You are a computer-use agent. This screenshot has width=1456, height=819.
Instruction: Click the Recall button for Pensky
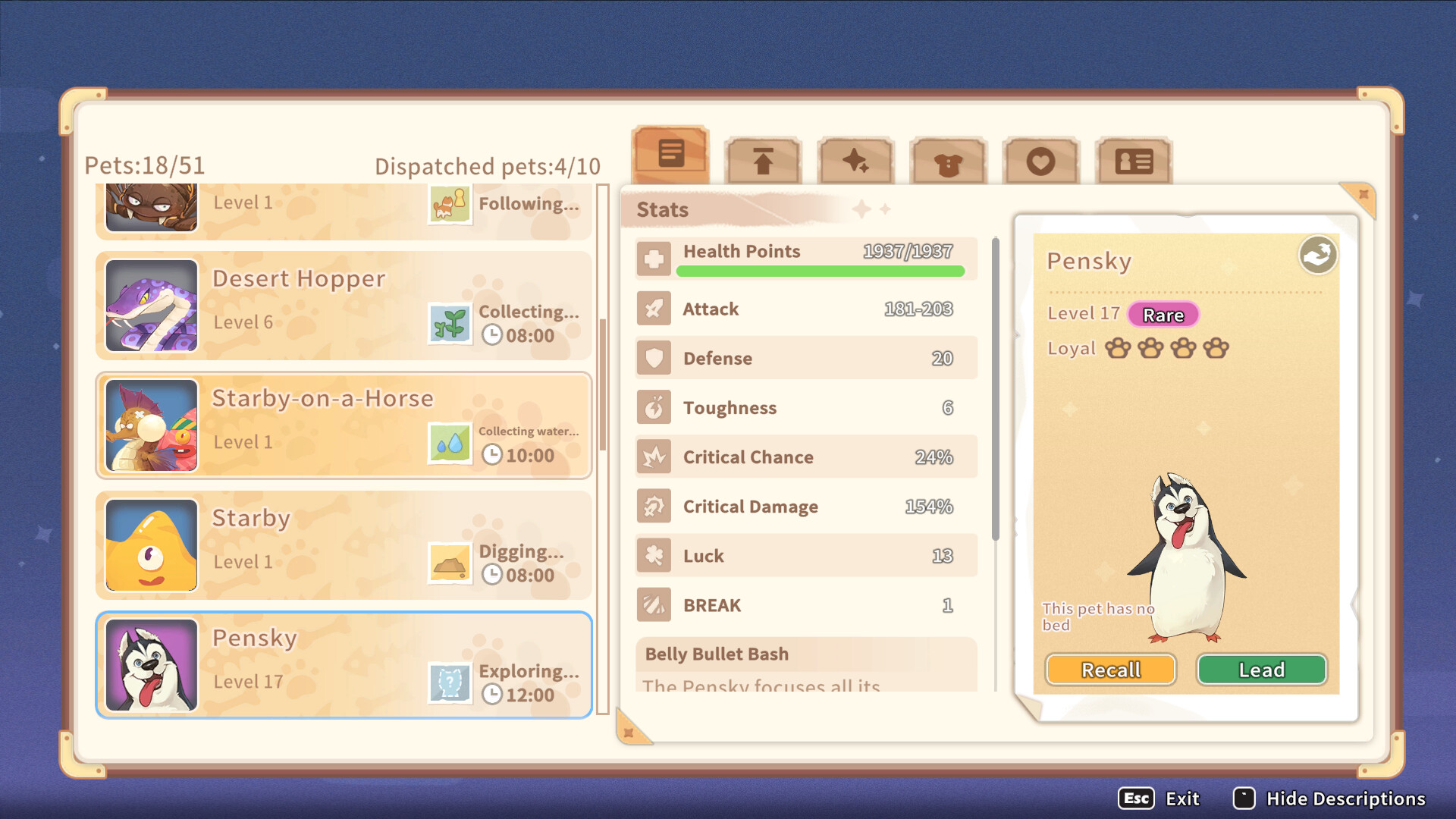click(x=1109, y=670)
